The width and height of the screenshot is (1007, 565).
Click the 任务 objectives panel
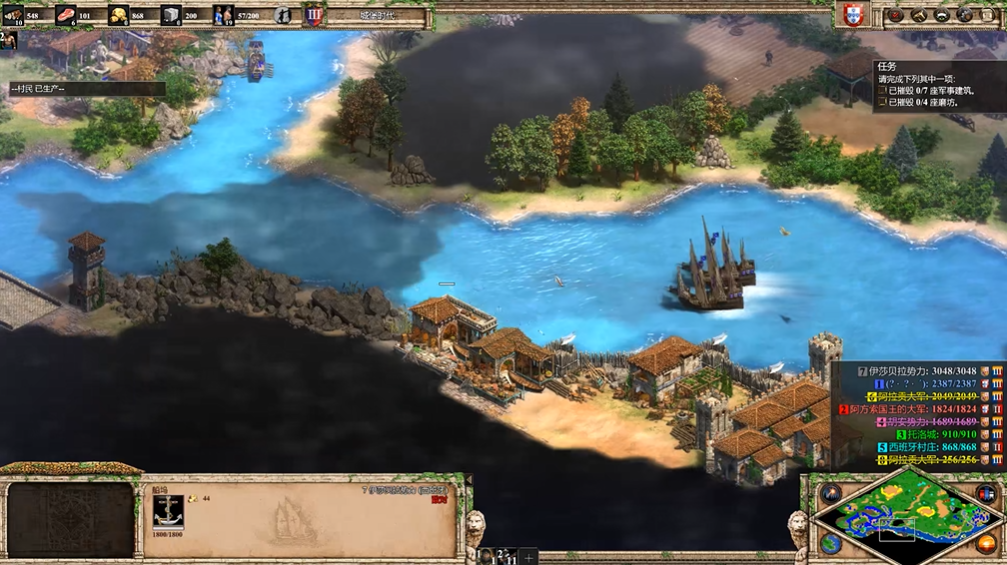pos(938,85)
